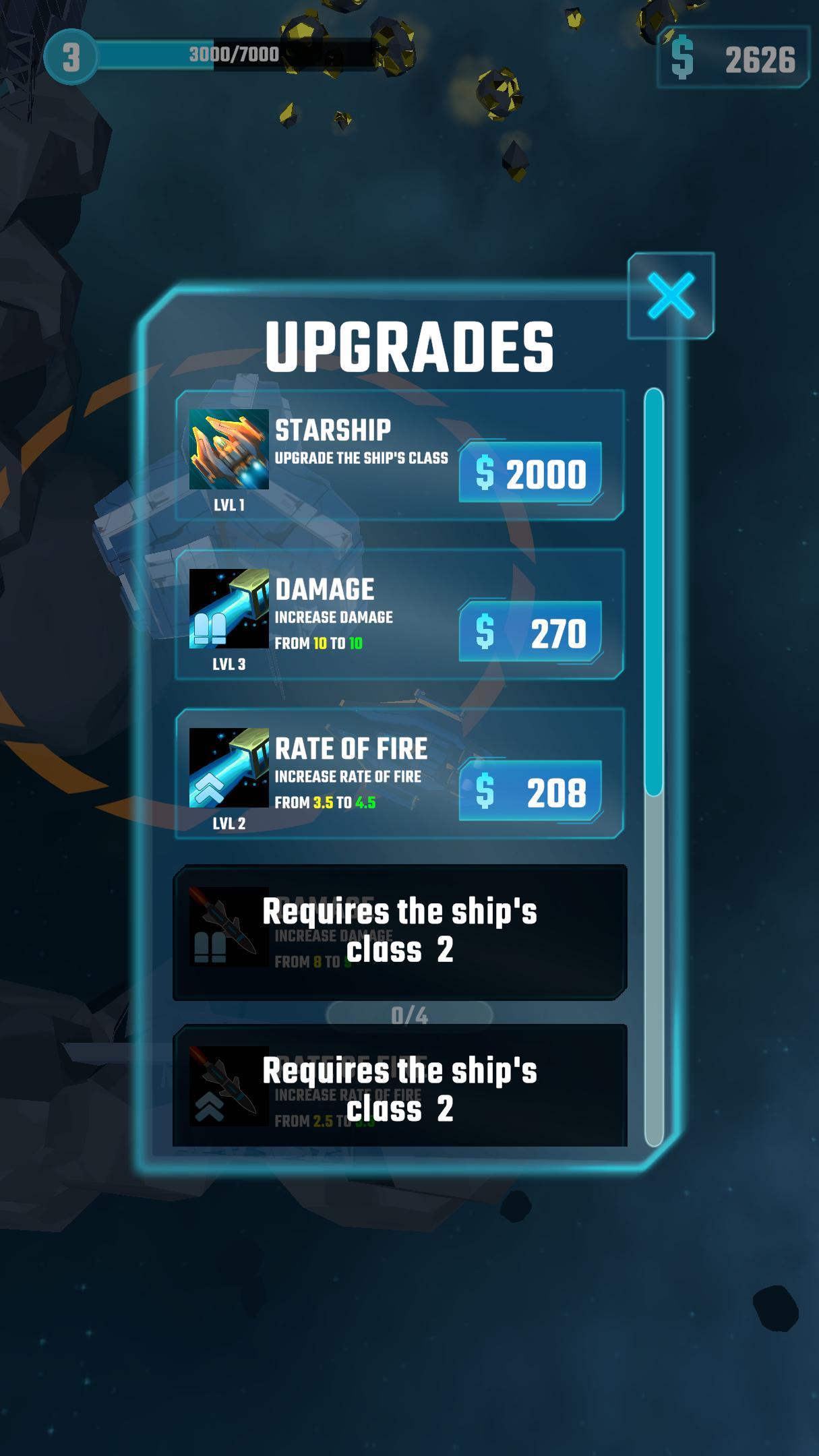Buy Rate of Fire upgrade for $208
819x1456 pixels.
pos(530,791)
